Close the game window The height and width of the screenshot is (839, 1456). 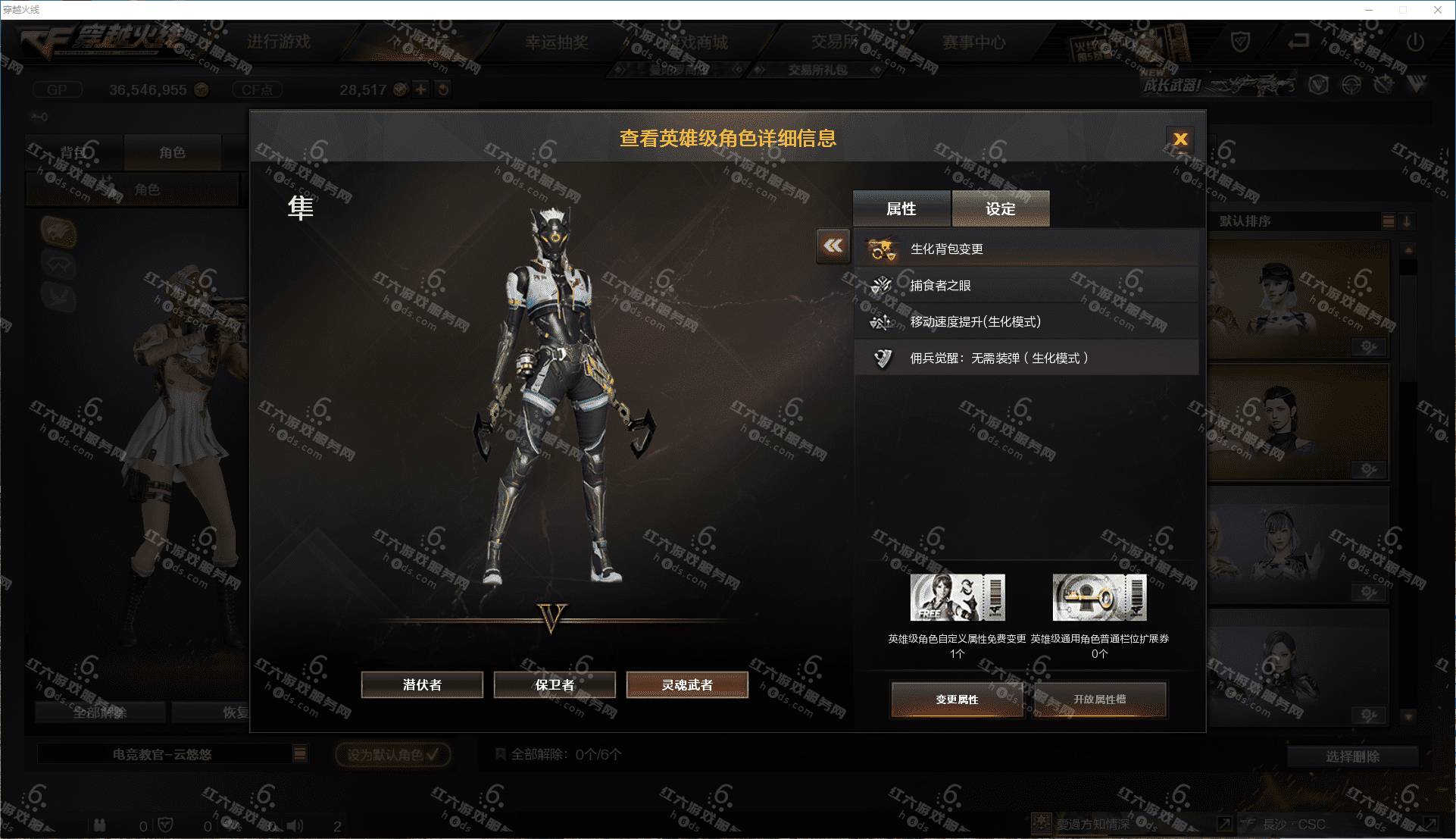pyautogui.click(x=1437, y=10)
